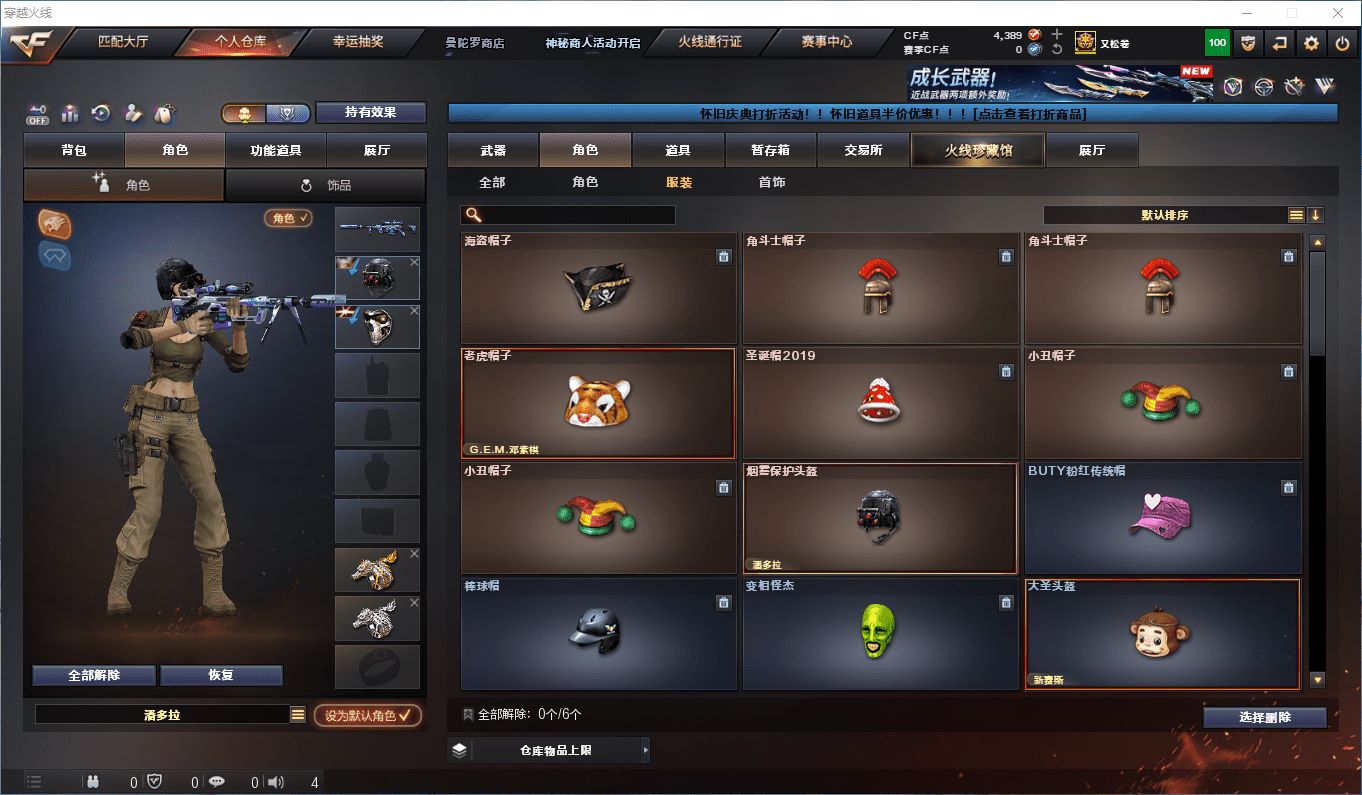The height and width of the screenshot is (795, 1362).
Task: Show the 首饰 jewelry filter
Action: (771, 182)
